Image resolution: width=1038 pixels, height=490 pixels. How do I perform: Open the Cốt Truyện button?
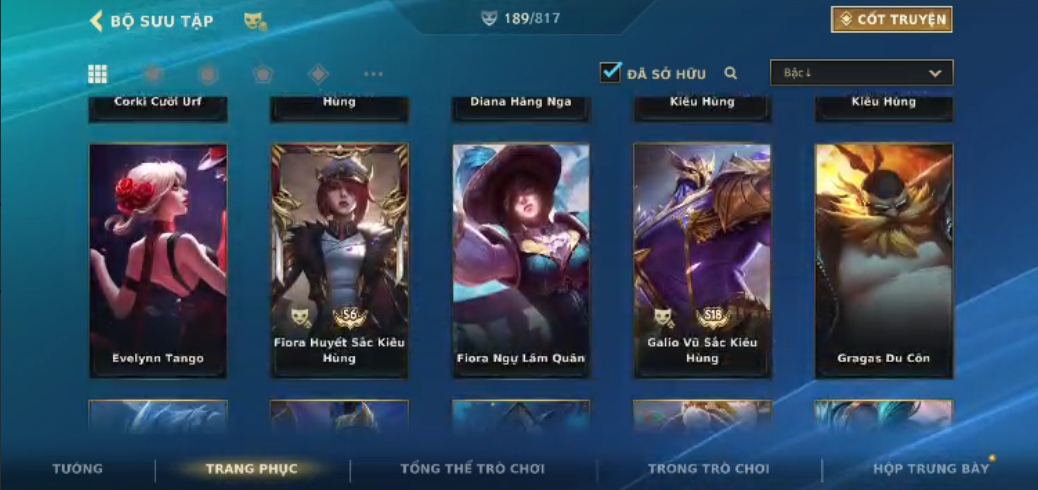tap(891, 20)
